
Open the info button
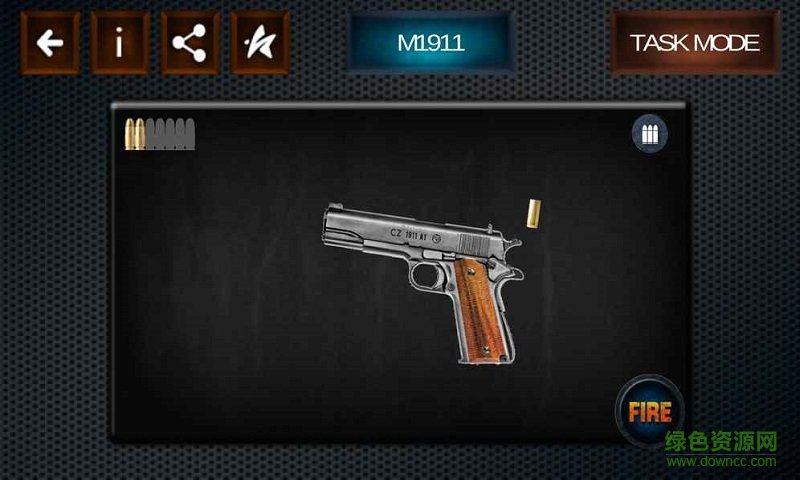(120, 43)
